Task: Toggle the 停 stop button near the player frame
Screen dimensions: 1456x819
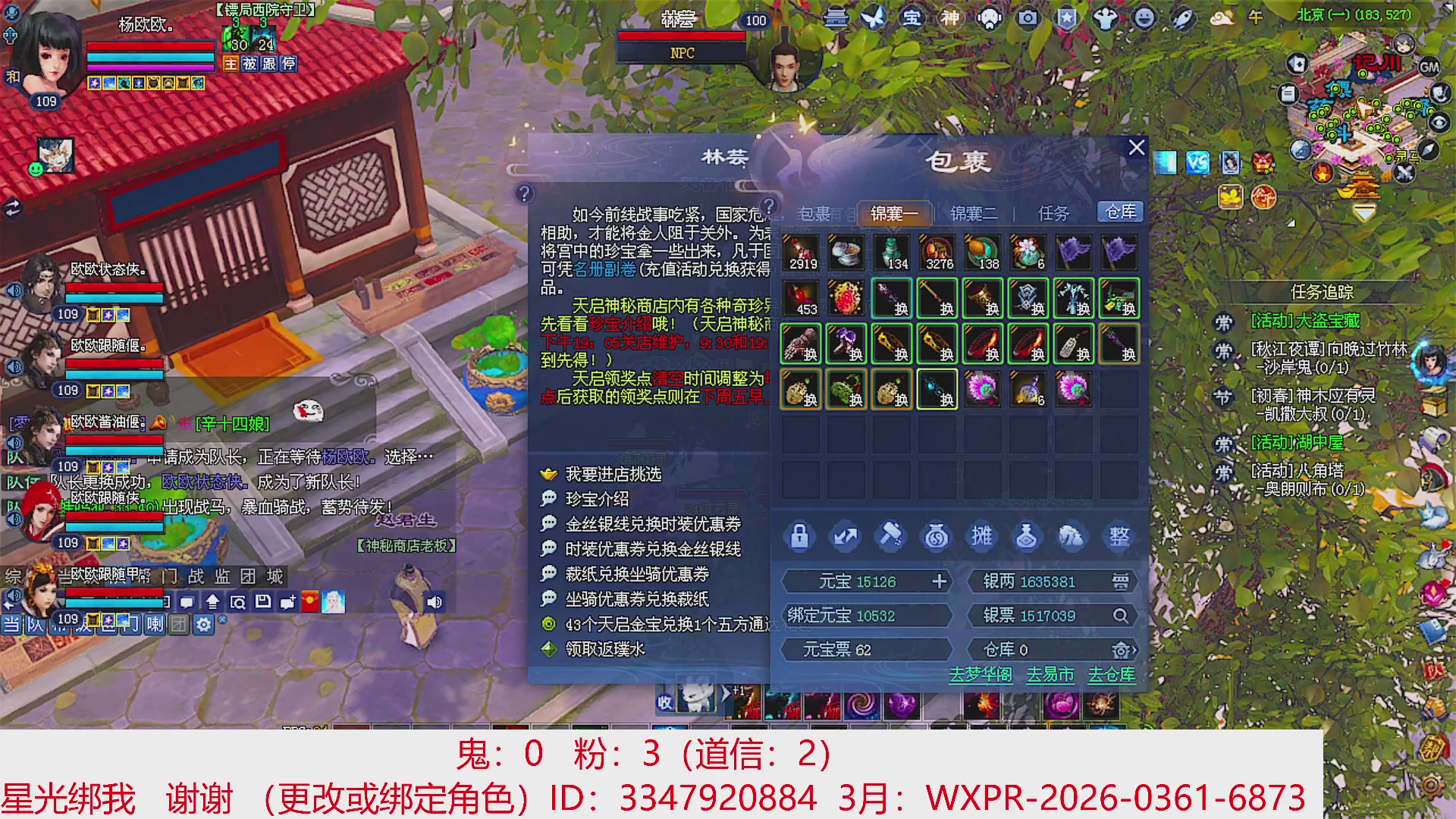Action: coord(287,64)
